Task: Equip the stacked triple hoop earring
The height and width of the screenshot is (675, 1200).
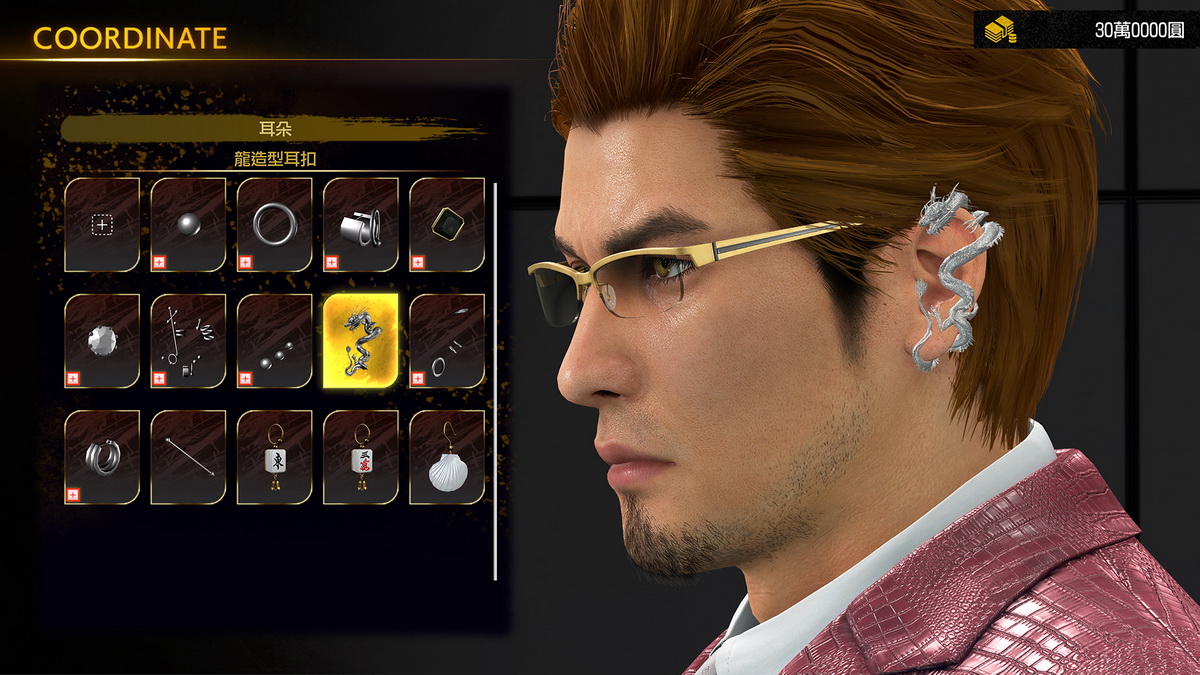Action: [102, 457]
